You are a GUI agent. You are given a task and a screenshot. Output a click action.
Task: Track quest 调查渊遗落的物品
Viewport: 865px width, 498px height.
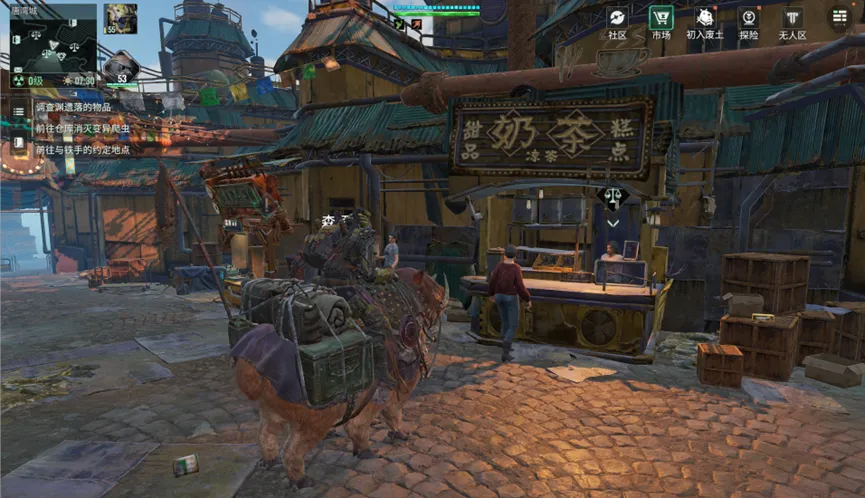tap(74, 106)
